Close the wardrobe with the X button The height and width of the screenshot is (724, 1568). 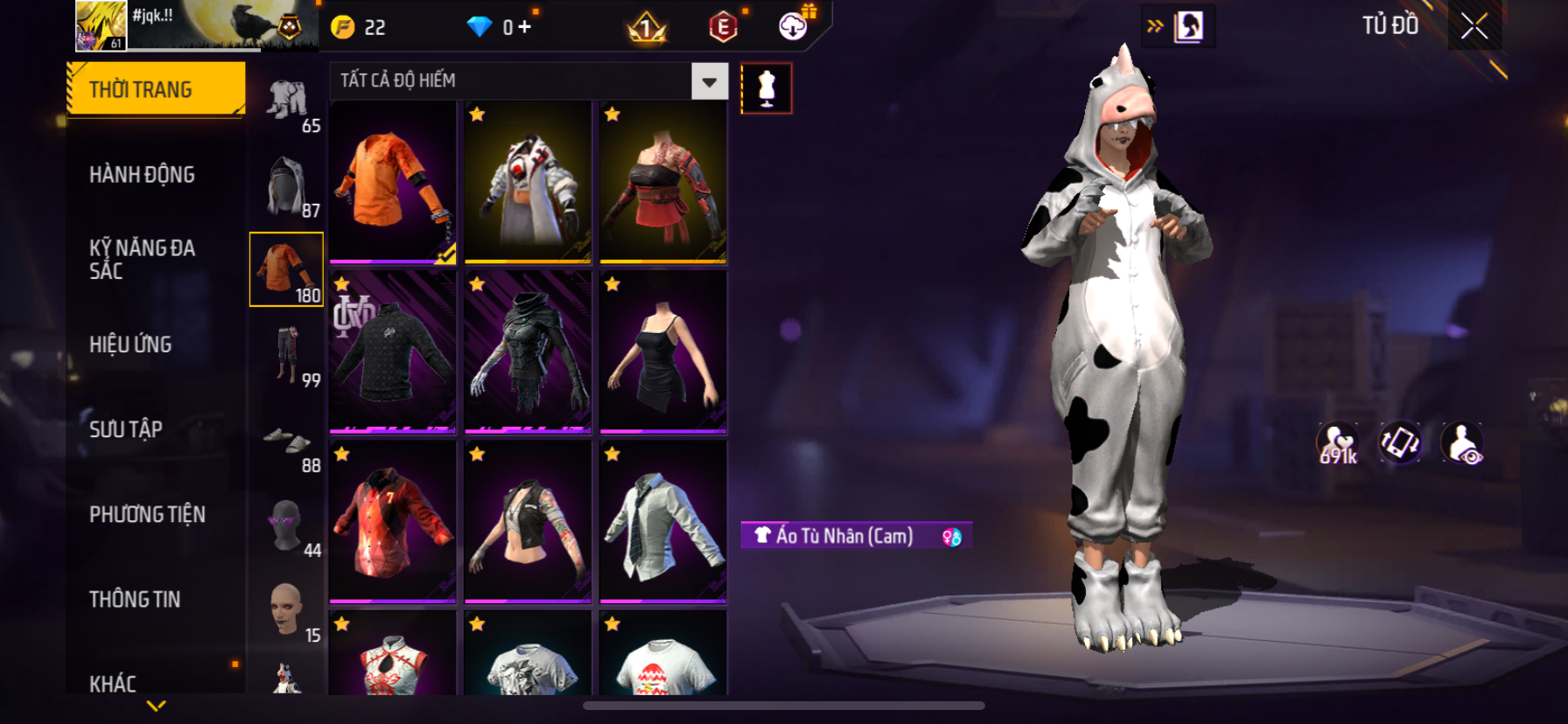point(1474,27)
